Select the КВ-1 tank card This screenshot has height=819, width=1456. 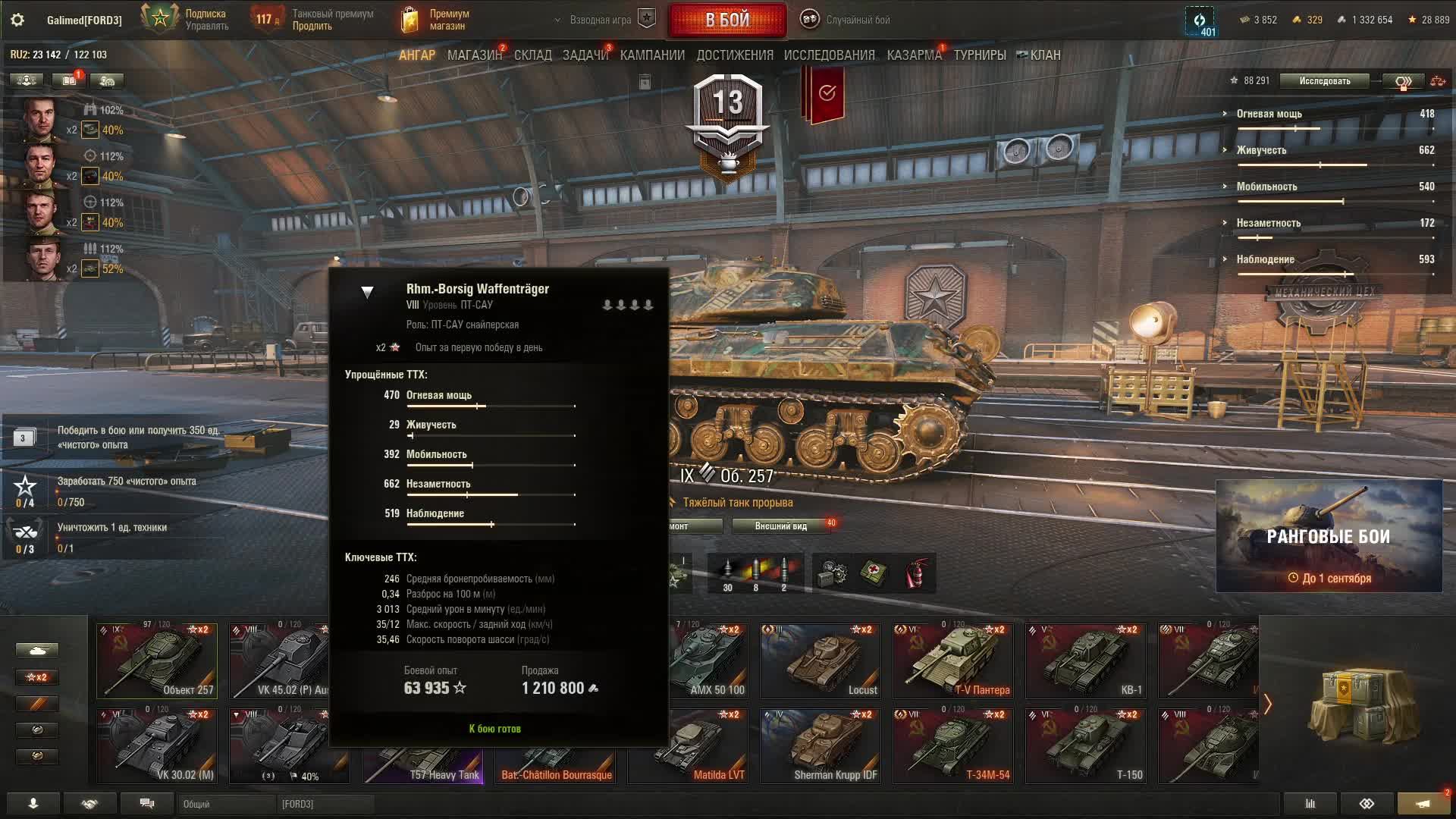point(1085,661)
